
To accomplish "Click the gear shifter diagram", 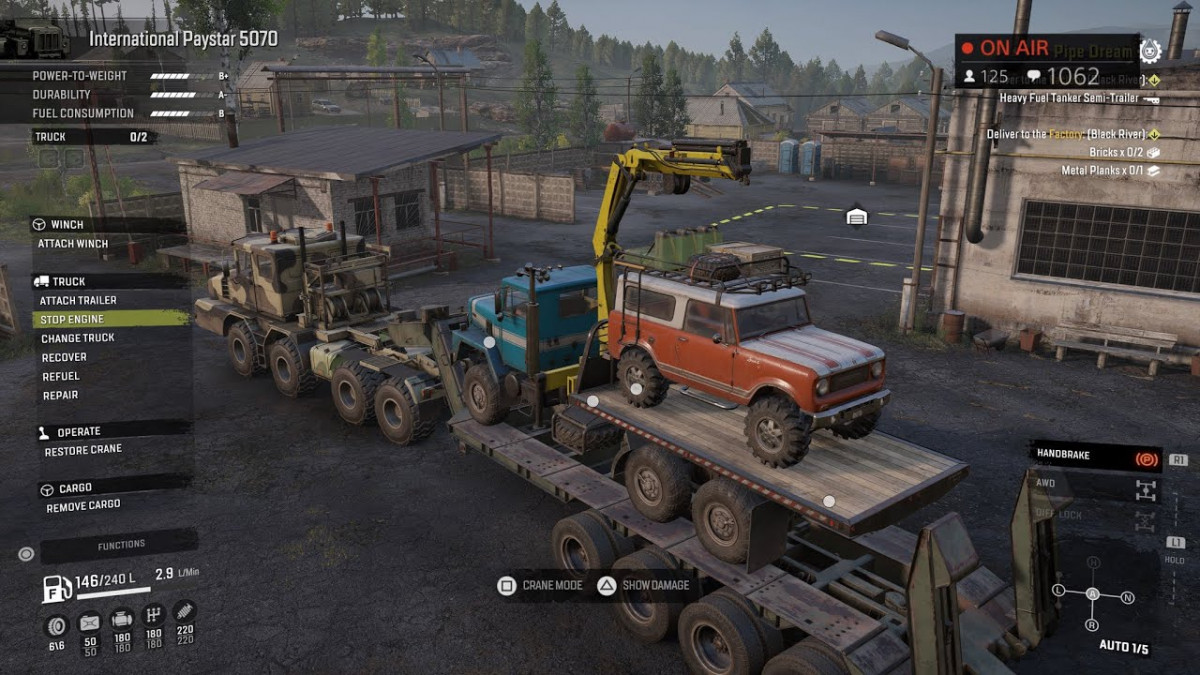I will point(1093,594).
